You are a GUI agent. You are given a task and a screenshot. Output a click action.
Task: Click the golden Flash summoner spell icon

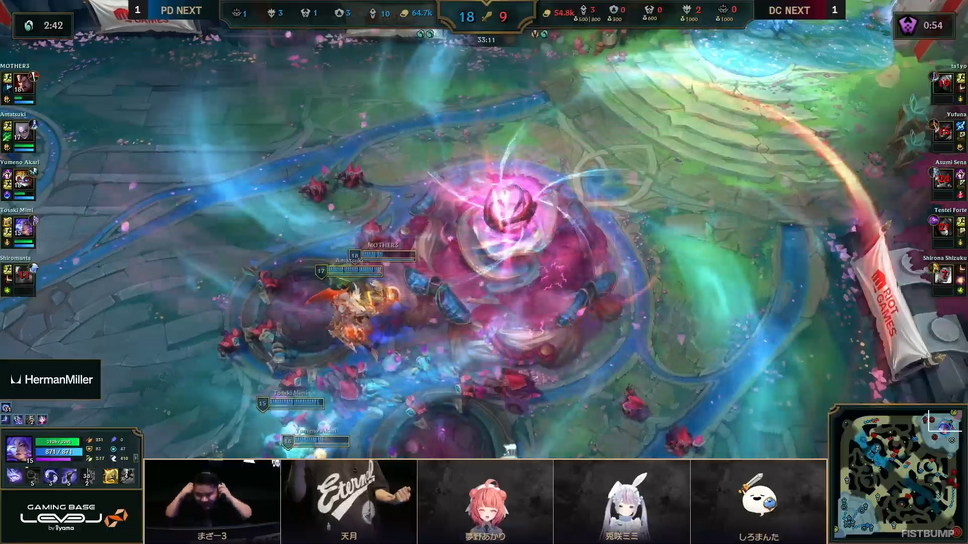tap(111, 477)
